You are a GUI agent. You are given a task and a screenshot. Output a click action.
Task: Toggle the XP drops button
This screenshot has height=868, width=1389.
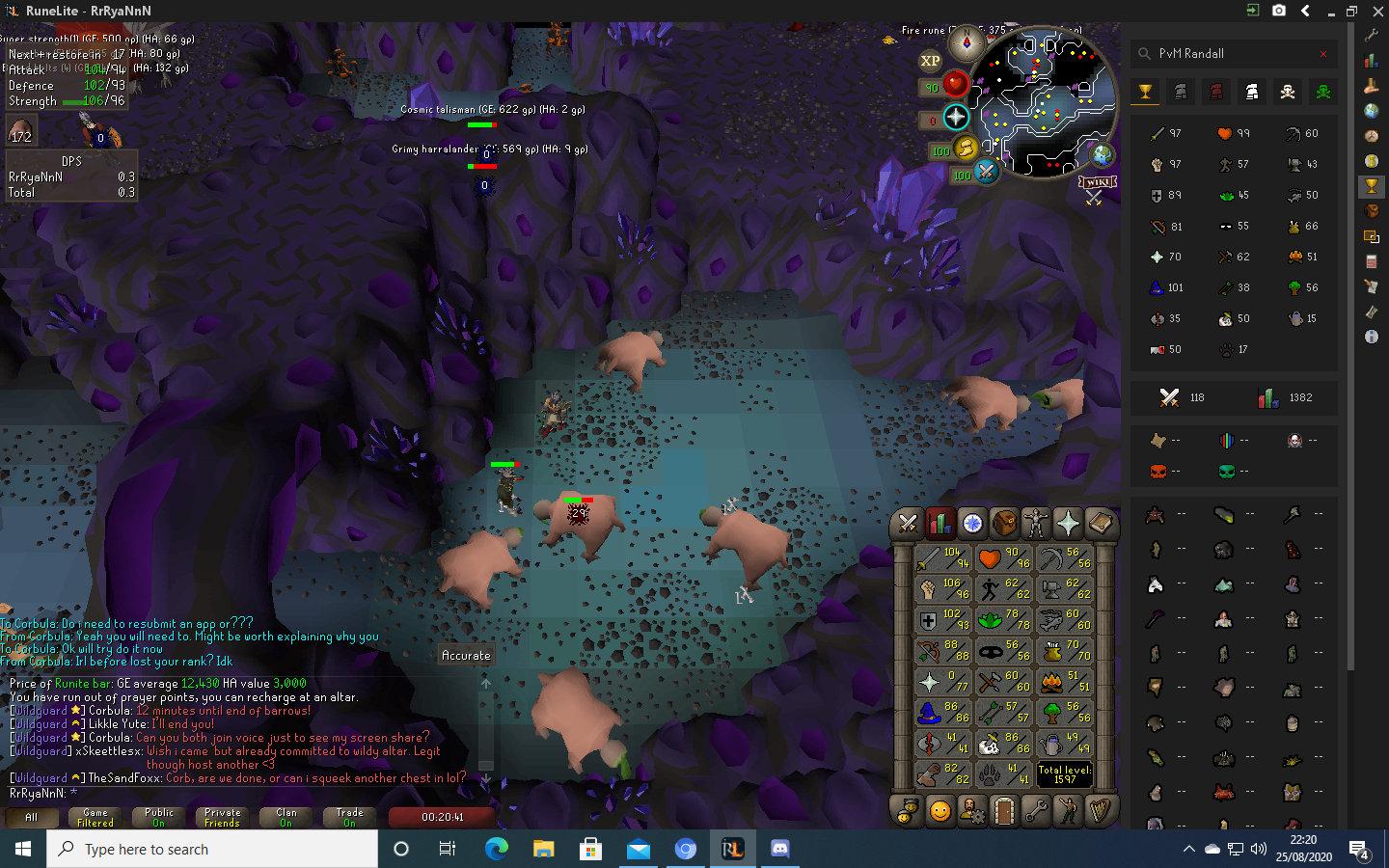click(930, 61)
